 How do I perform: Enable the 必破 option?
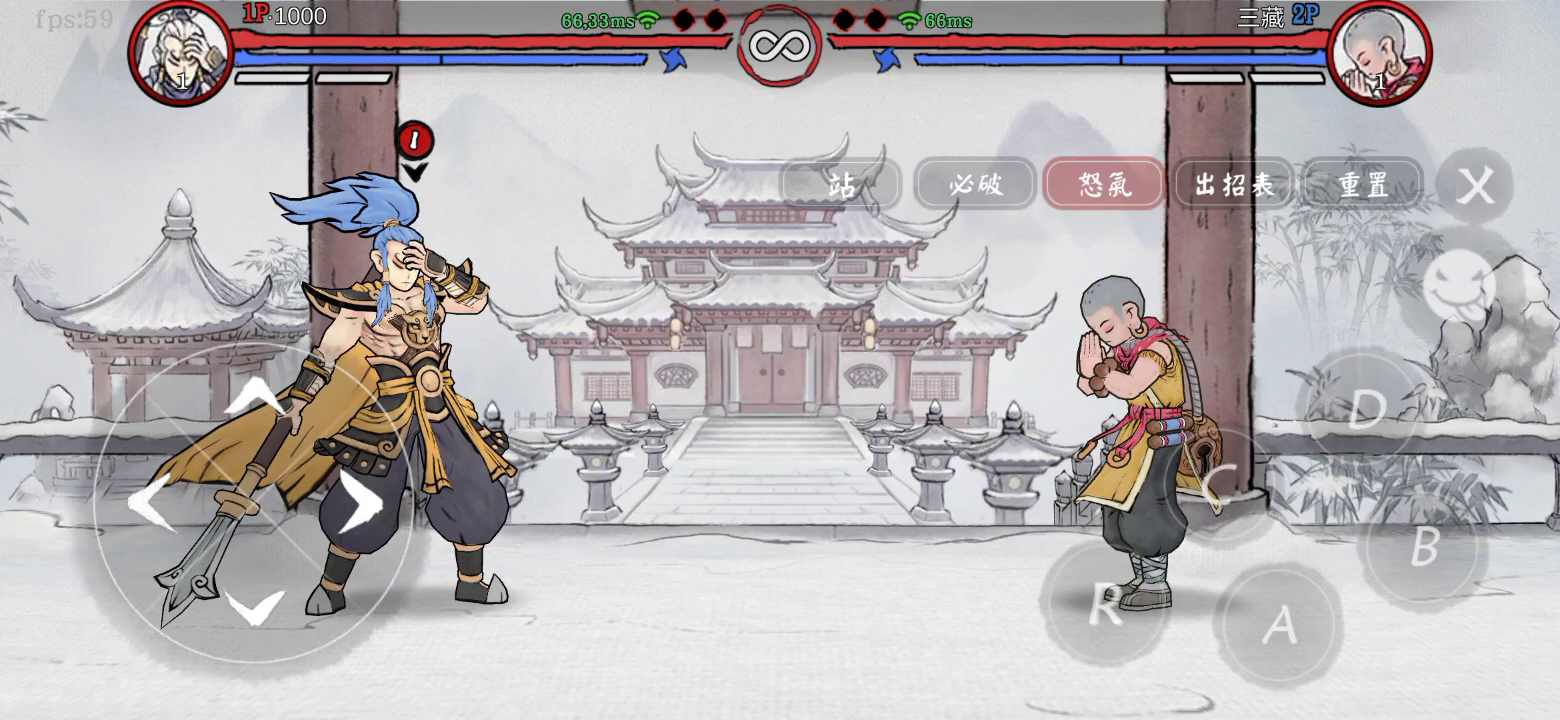975,185
